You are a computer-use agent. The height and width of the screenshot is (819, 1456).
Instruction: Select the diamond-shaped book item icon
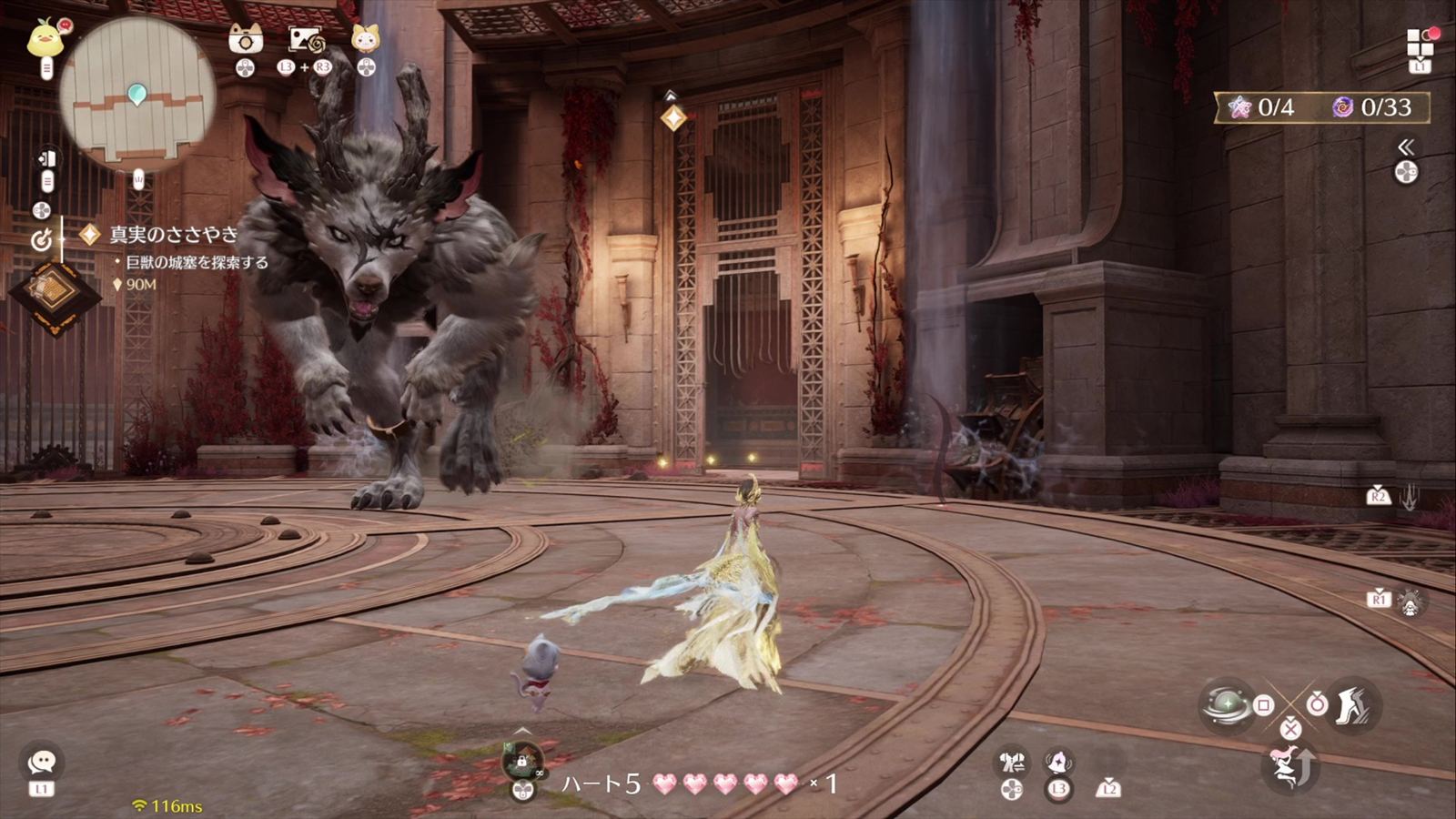pos(55,293)
